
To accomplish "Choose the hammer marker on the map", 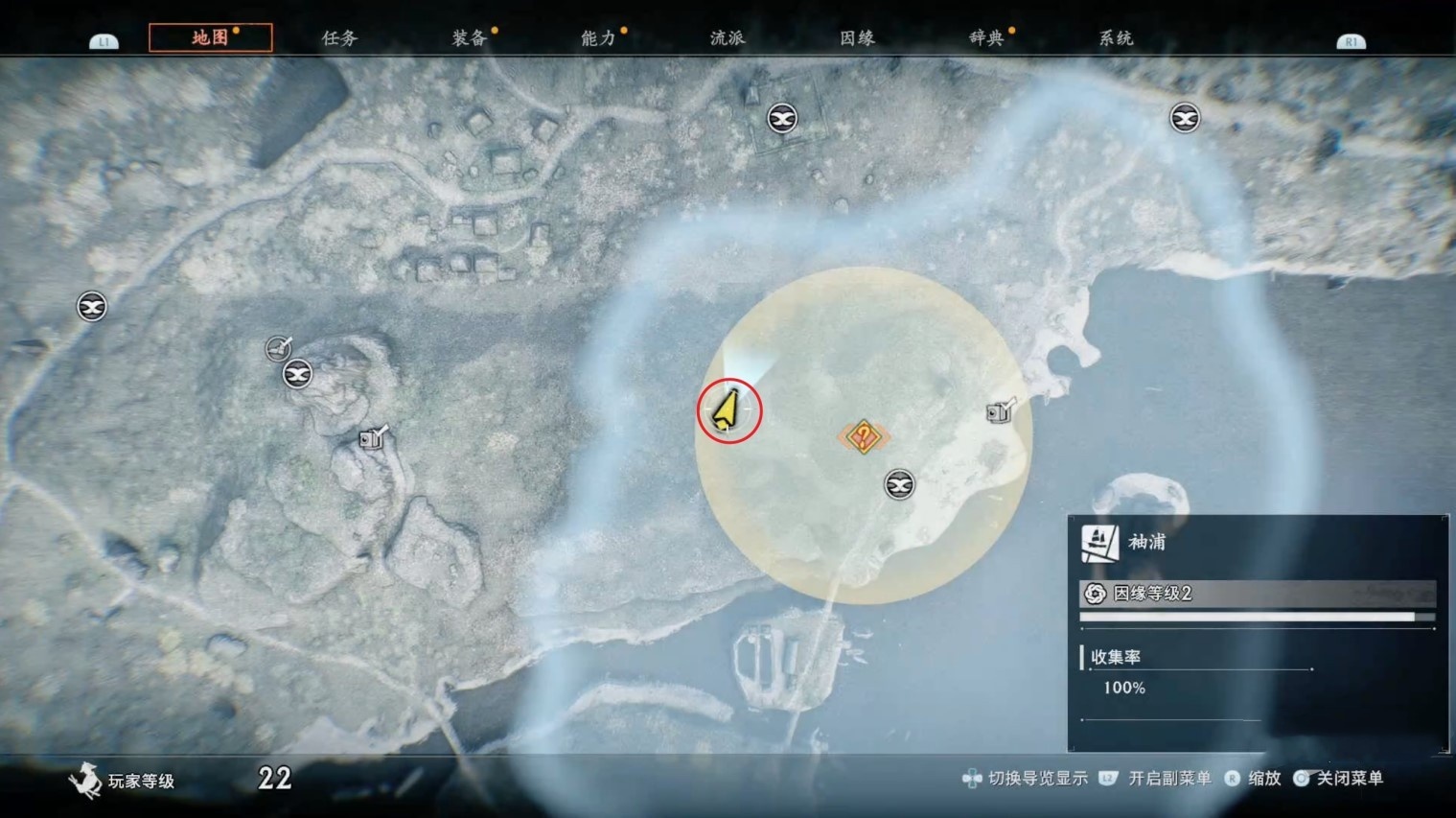I will point(278,348).
